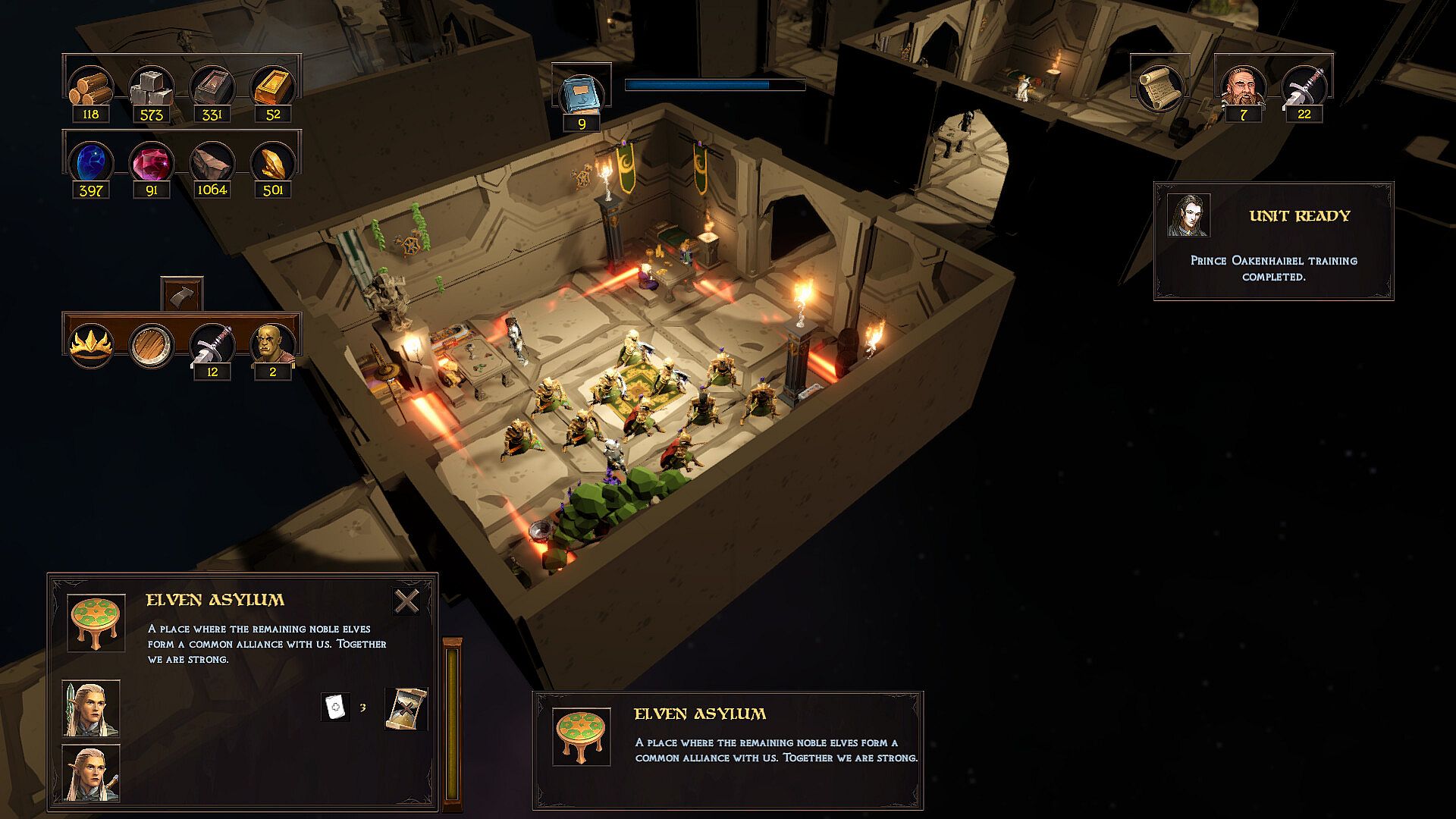
Task: Open the golden crown menu
Action: tap(91, 345)
